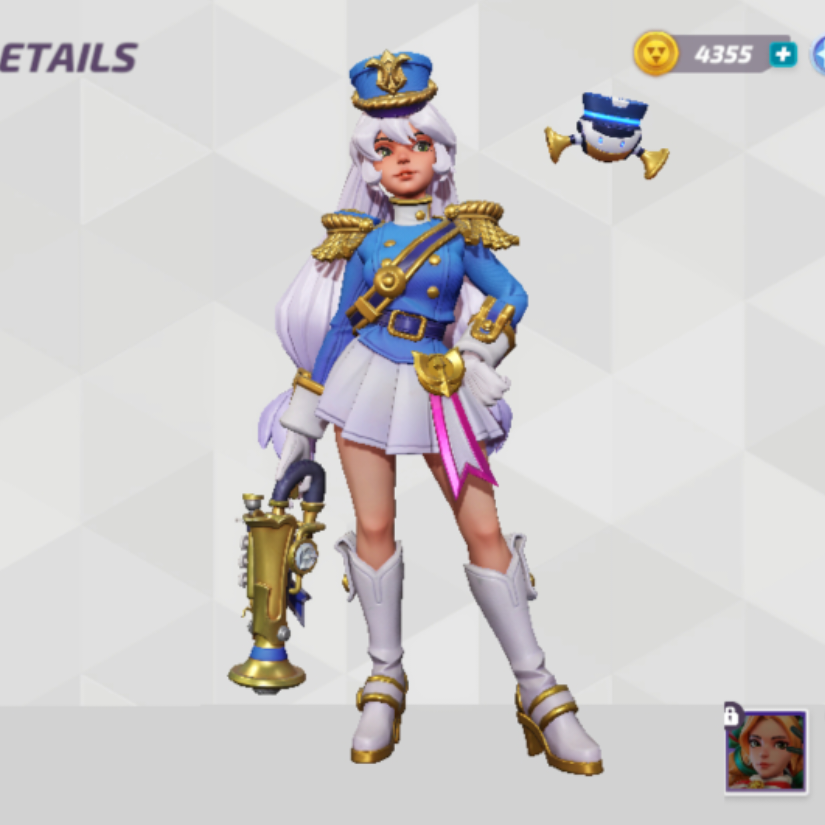Select the locked skin portrait thumbnail
Image resolution: width=825 pixels, height=825 pixels.
(x=766, y=751)
